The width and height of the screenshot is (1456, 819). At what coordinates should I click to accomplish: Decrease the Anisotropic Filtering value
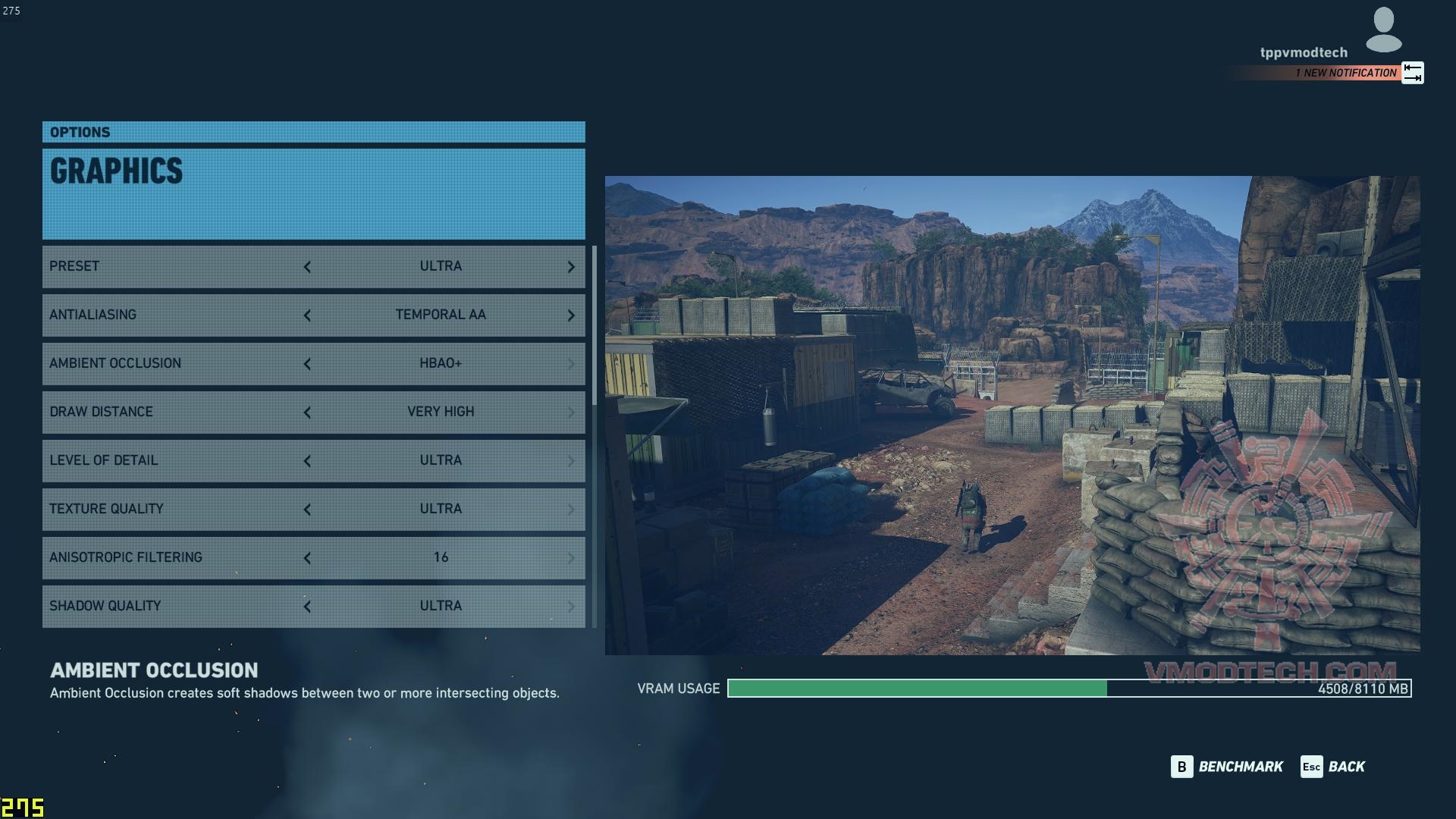307,558
